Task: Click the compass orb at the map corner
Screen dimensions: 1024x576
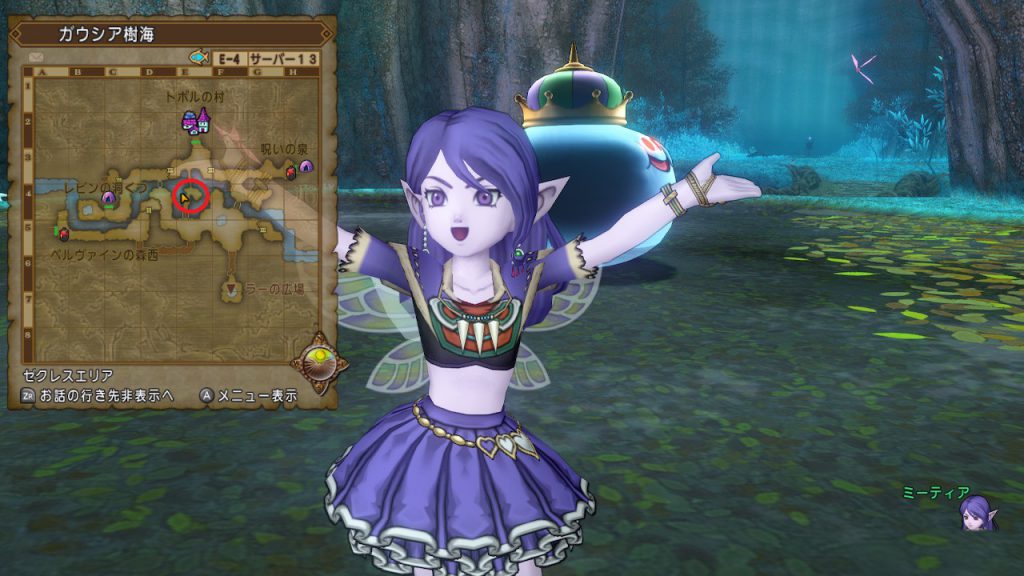Action: coord(320,361)
